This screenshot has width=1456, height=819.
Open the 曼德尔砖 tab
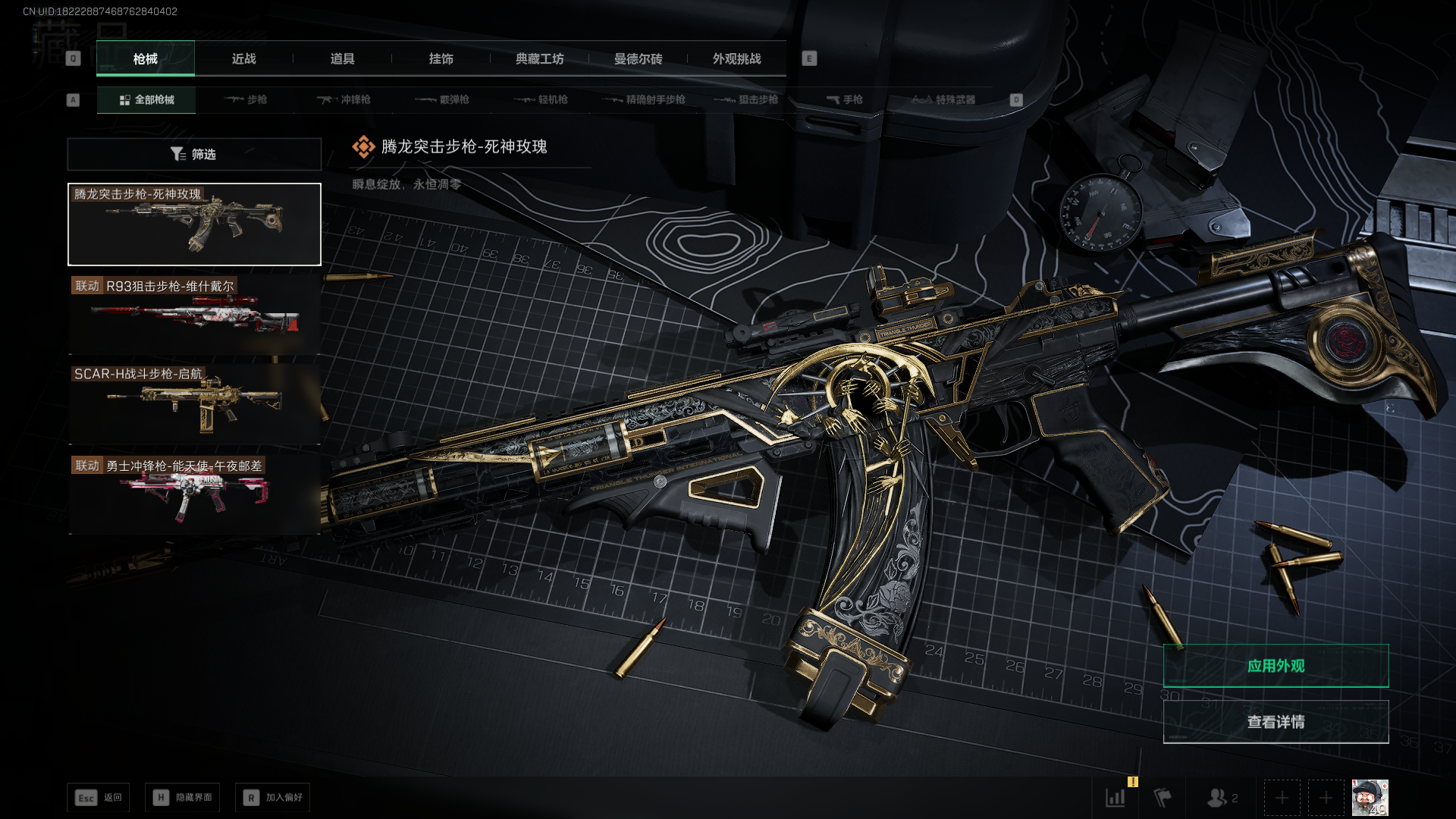(638, 59)
